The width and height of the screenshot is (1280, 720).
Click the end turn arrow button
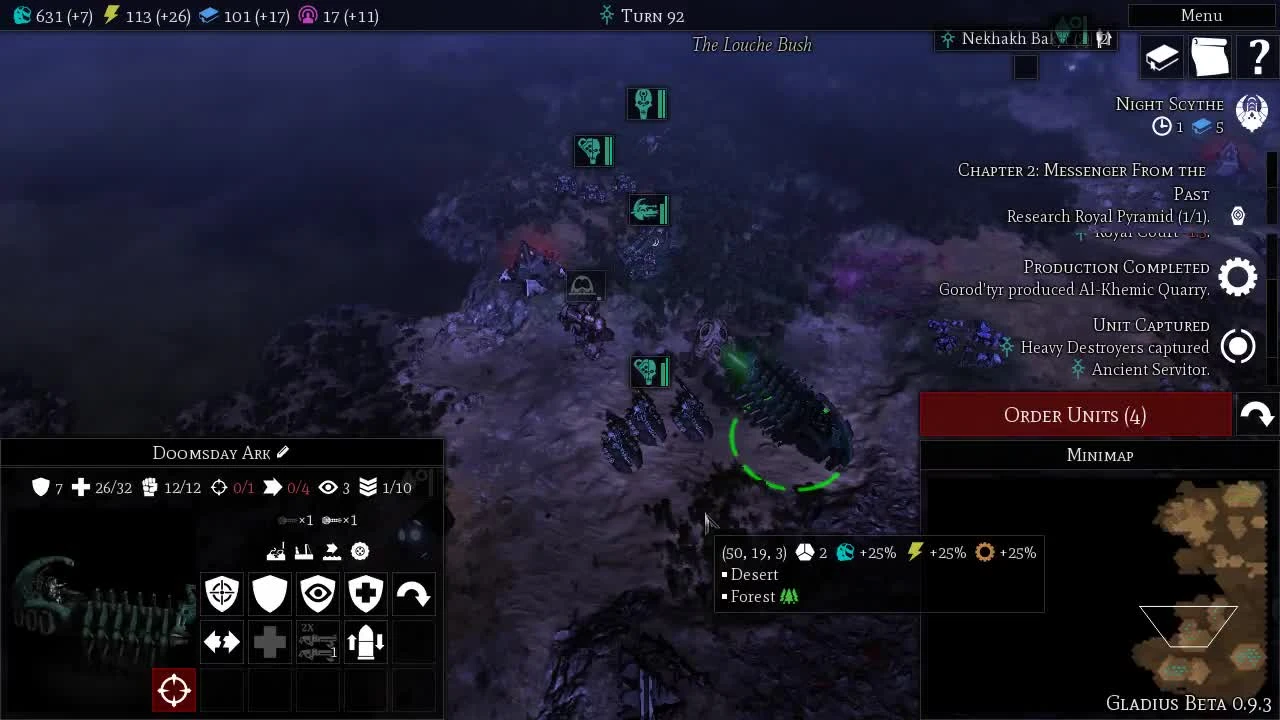[1257, 414]
